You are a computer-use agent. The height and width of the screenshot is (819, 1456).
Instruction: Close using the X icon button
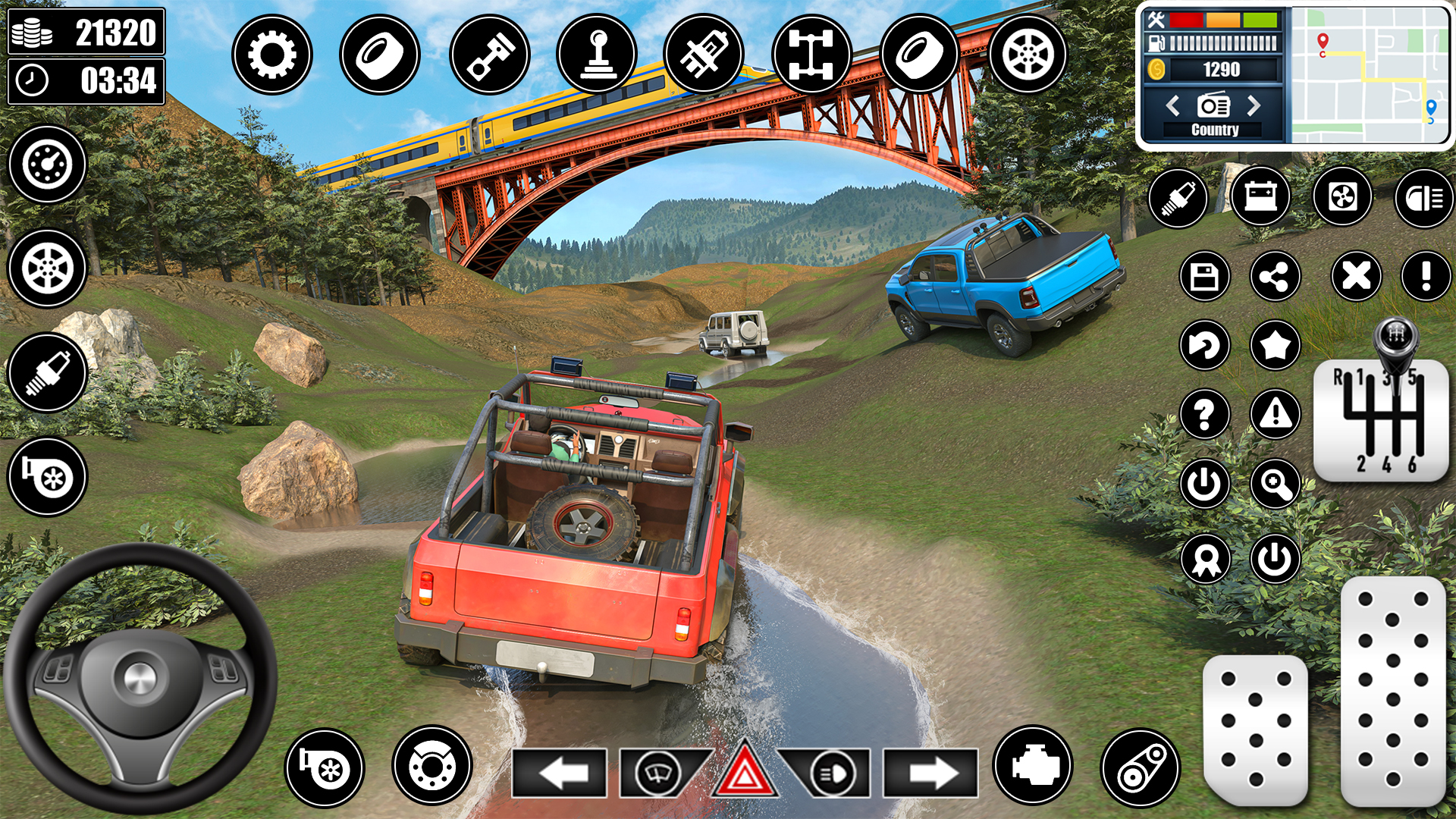1356,276
